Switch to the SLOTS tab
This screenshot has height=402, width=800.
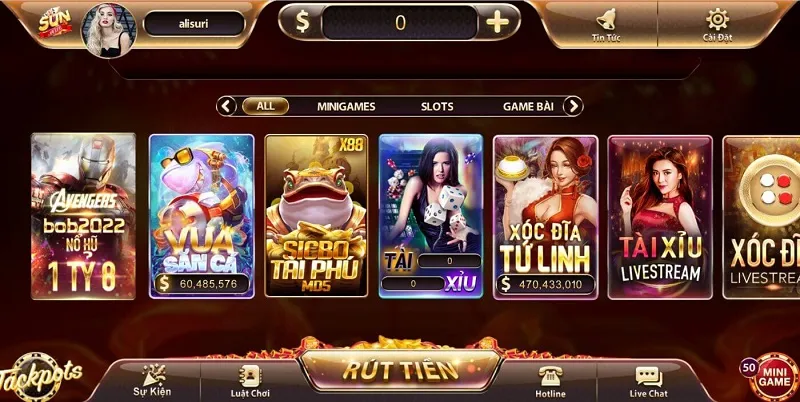click(x=437, y=106)
